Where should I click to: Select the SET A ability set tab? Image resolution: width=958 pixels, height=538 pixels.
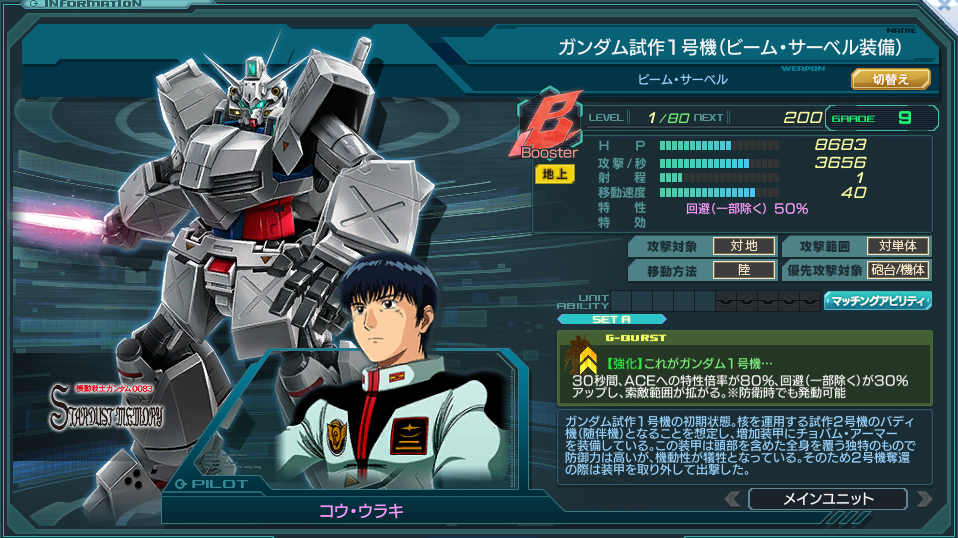point(611,320)
